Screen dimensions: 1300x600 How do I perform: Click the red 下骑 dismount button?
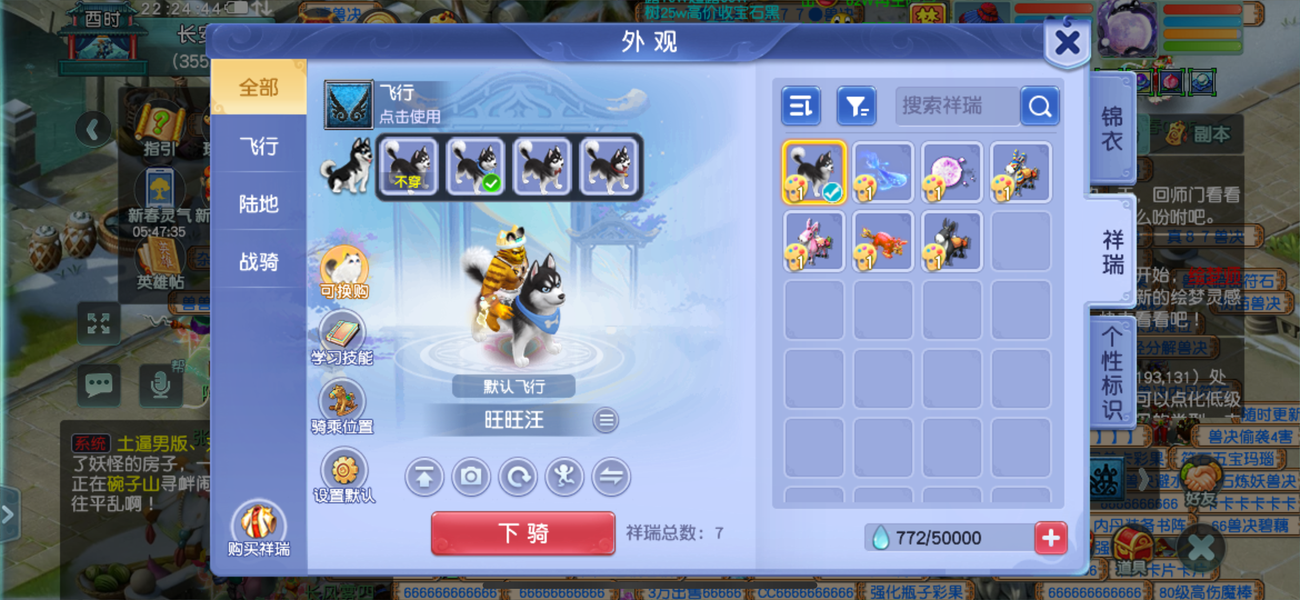tap(522, 533)
